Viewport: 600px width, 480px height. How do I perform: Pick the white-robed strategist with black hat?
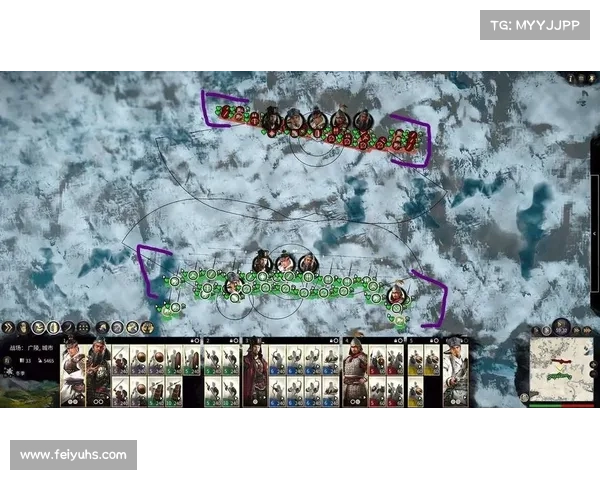[456, 372]
